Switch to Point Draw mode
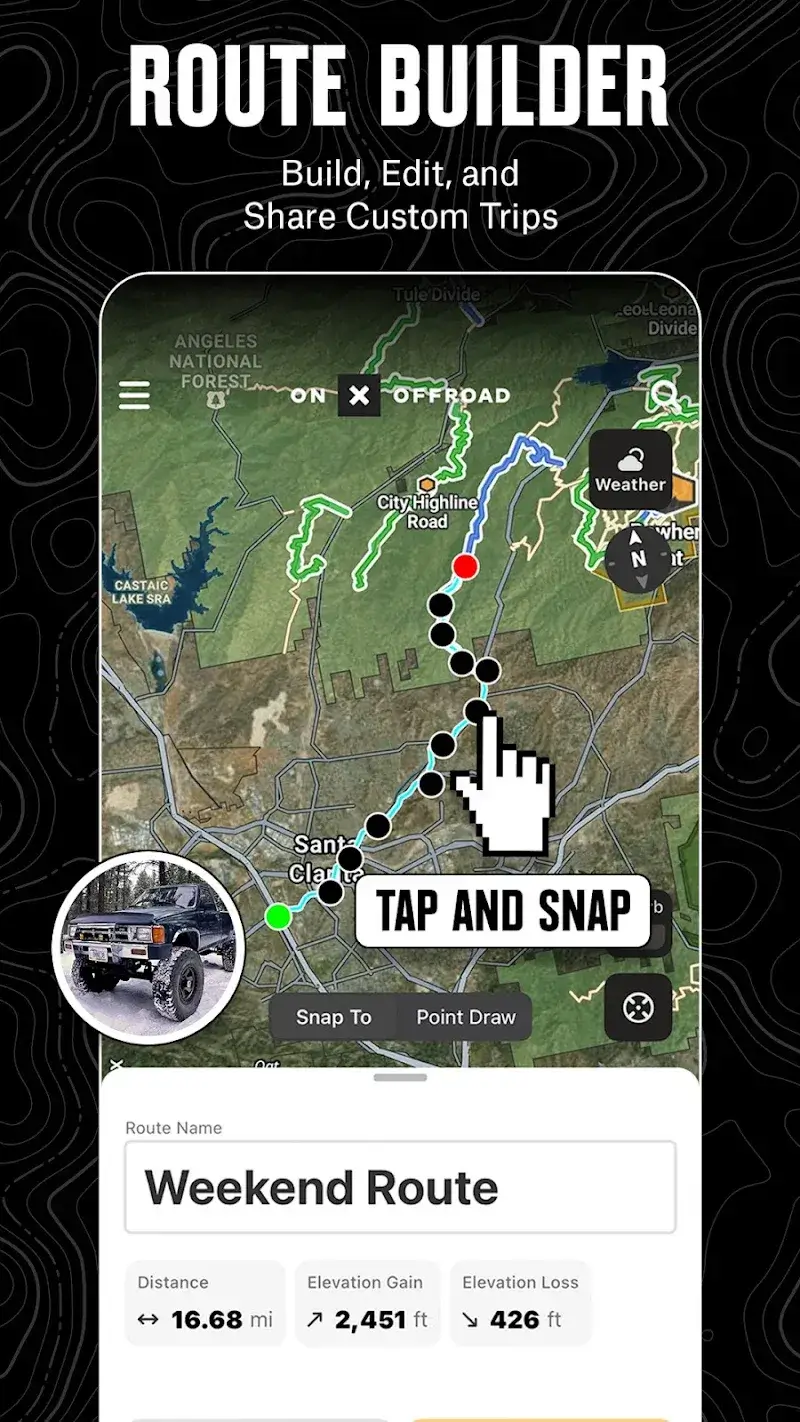 point(466,1018)
